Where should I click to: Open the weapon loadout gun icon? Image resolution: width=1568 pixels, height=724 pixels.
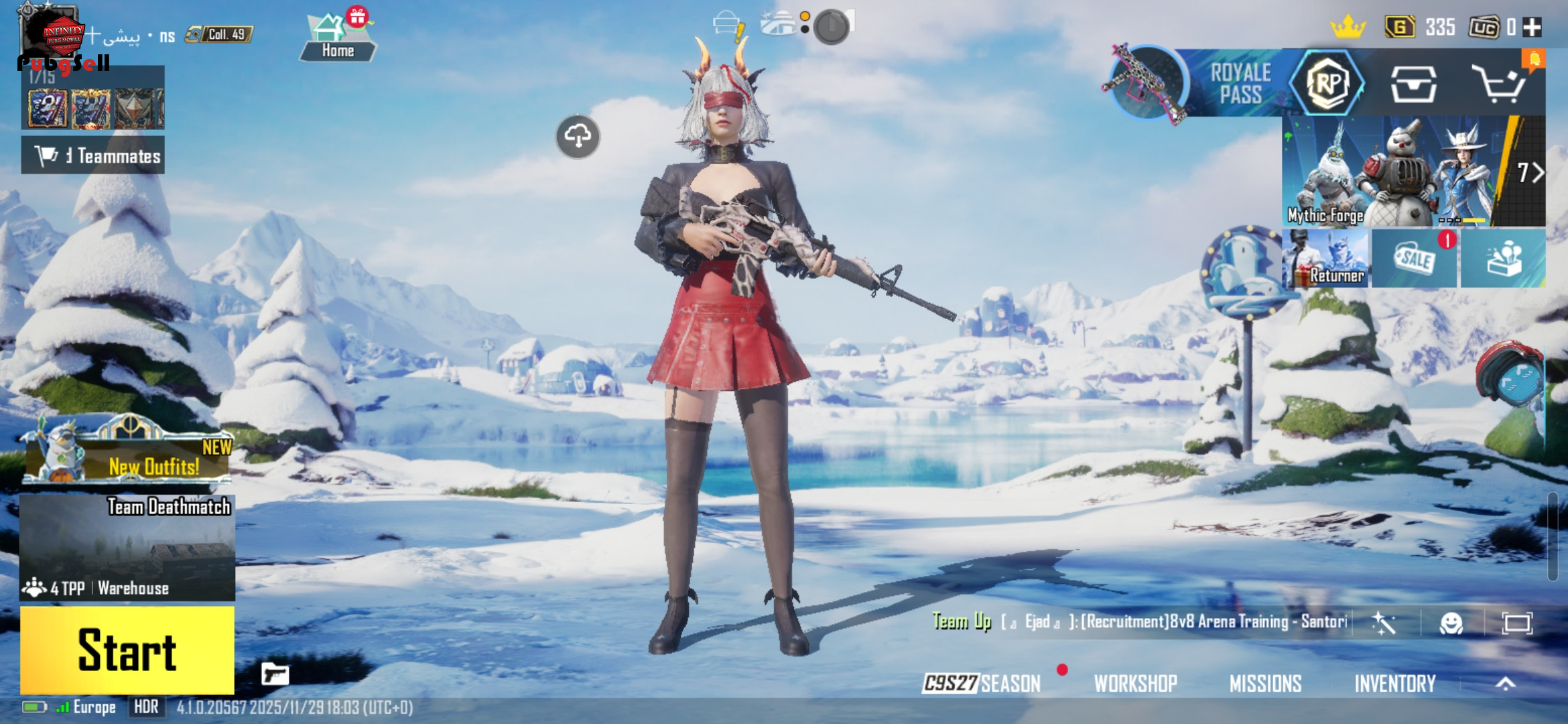275,674
